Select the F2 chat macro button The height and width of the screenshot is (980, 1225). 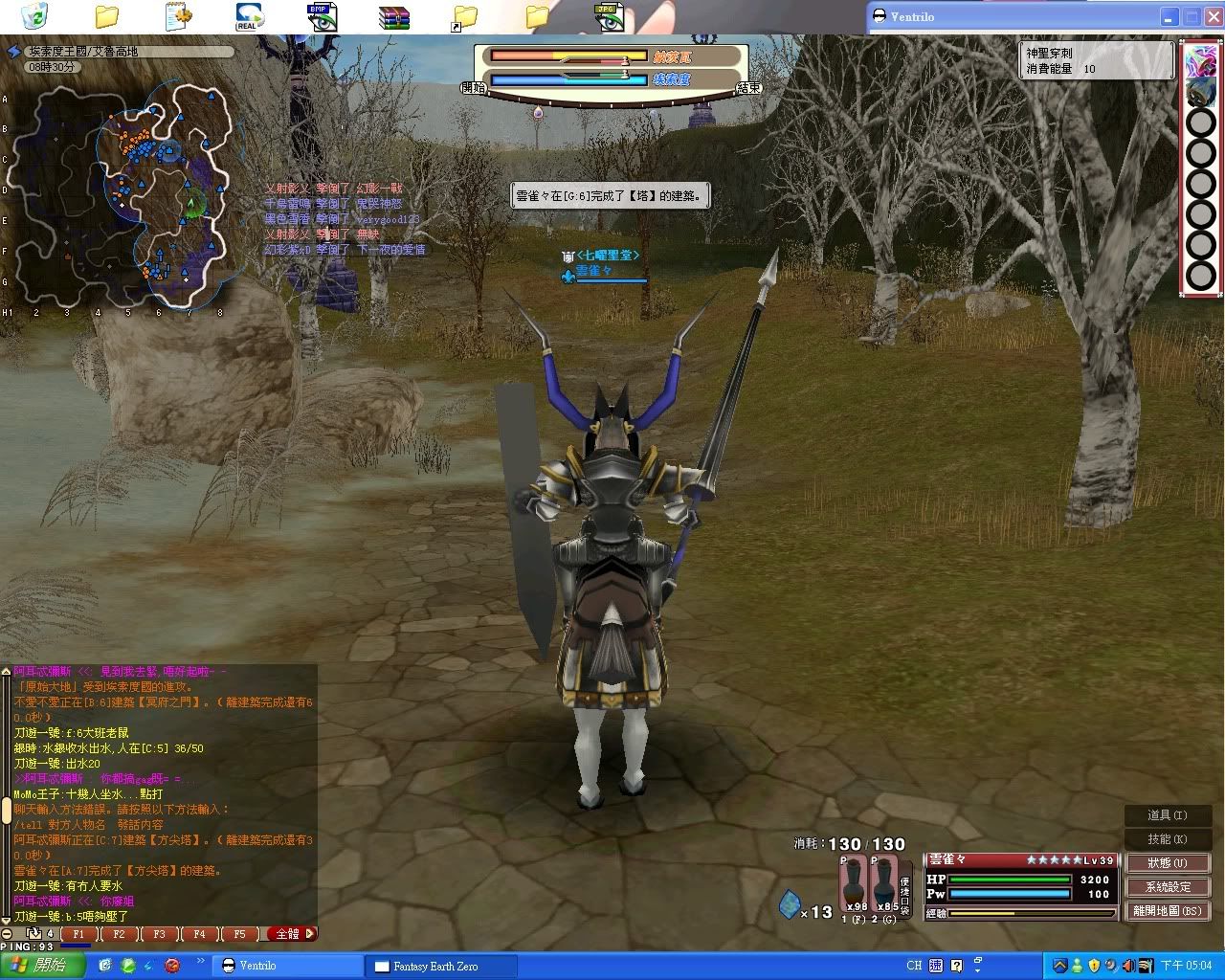[119, 934]
